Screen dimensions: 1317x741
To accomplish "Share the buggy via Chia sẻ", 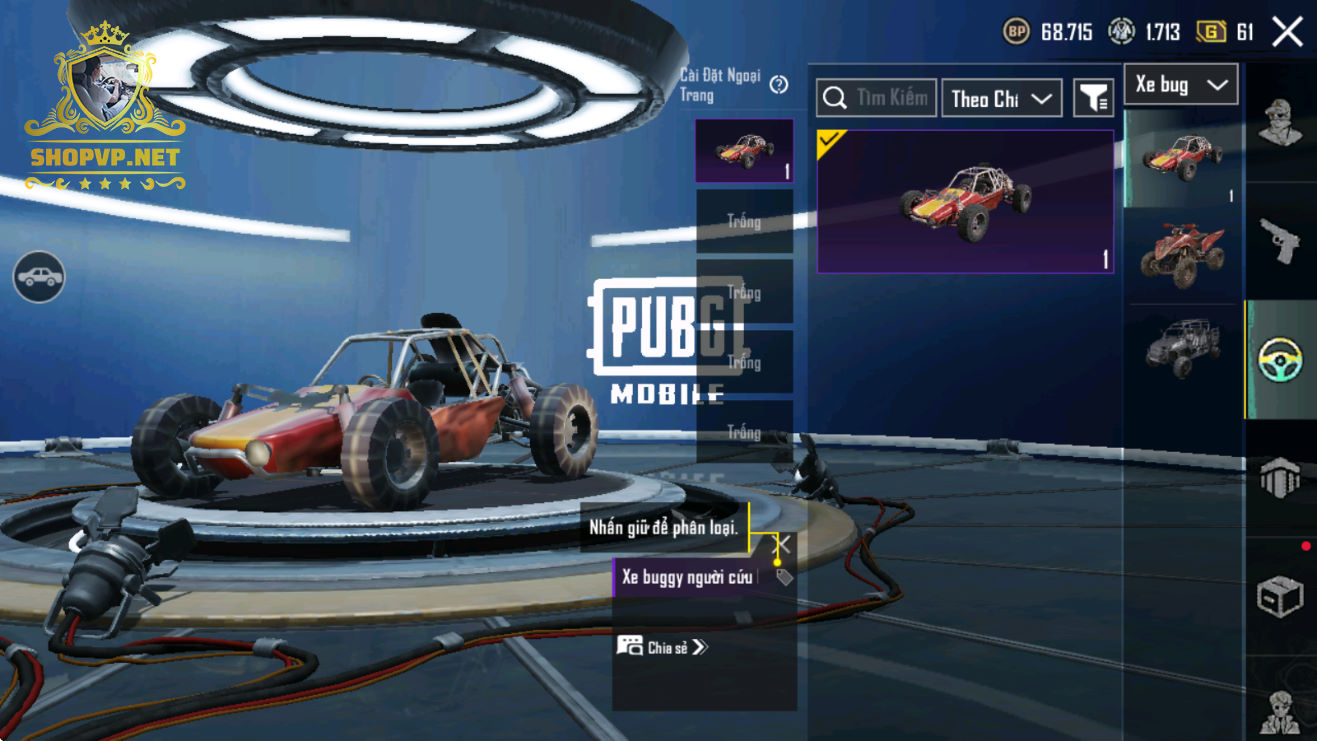I will (662, 647).
